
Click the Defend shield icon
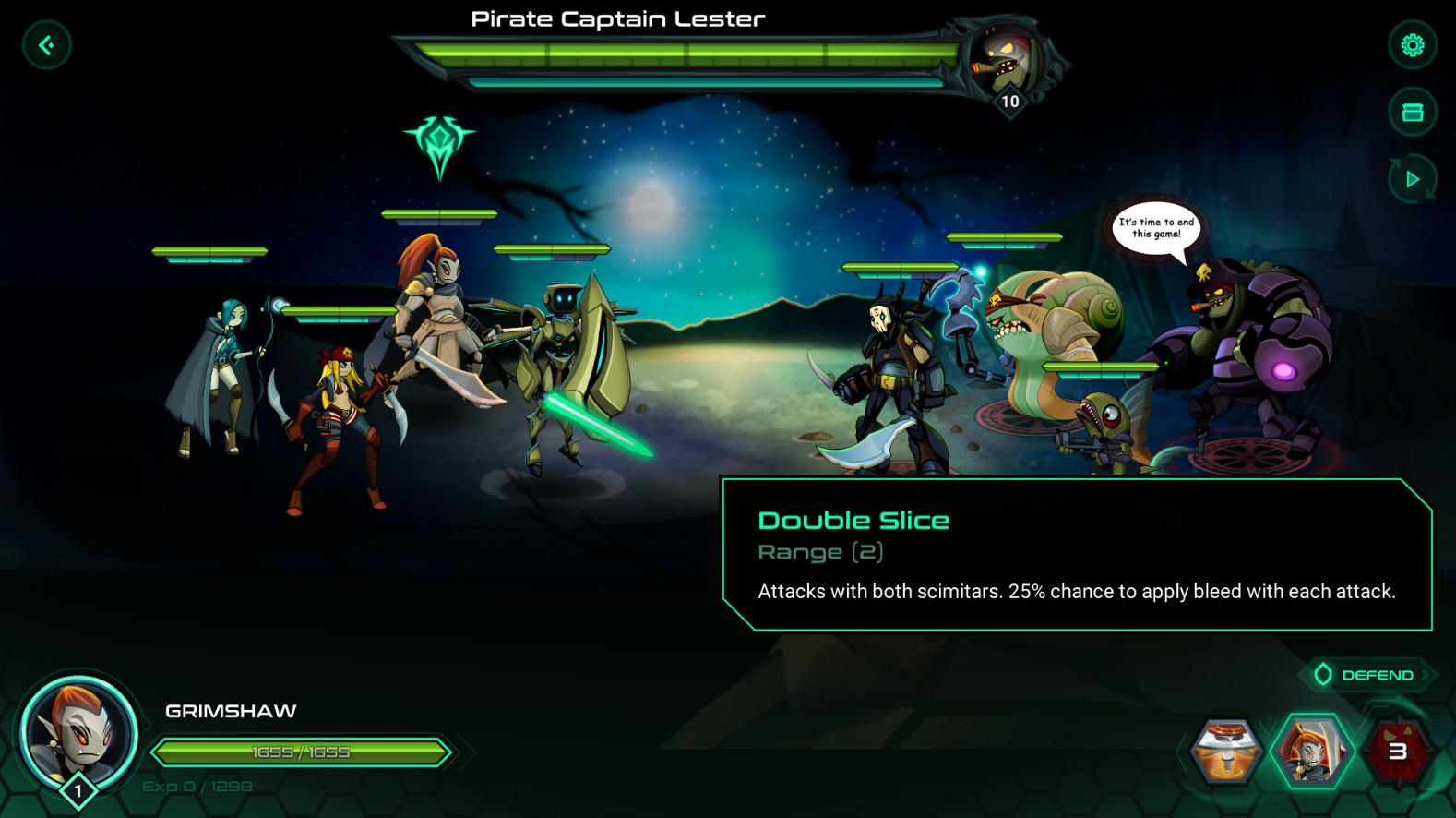click(x=1323, y=674)
